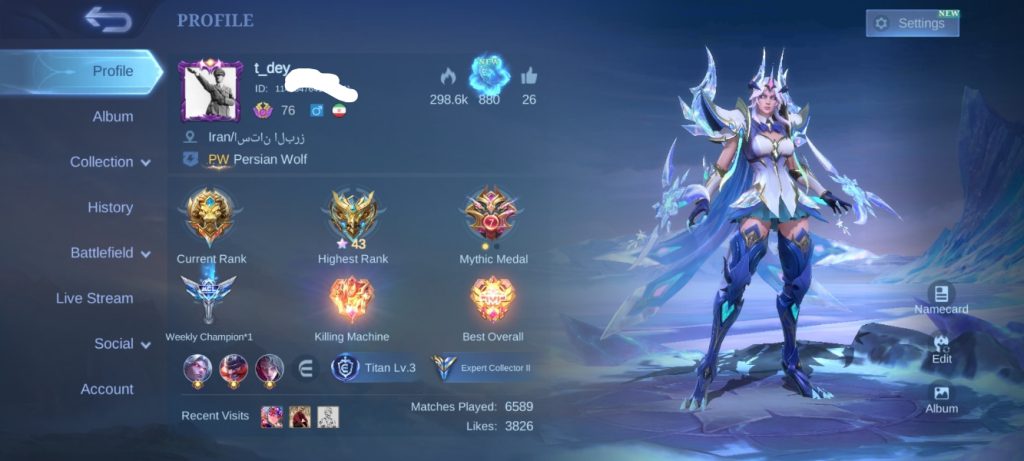The height and width of the screenshot is (461, 1024).
Task: Go back using the return arrow
Action: click(108, 19)
